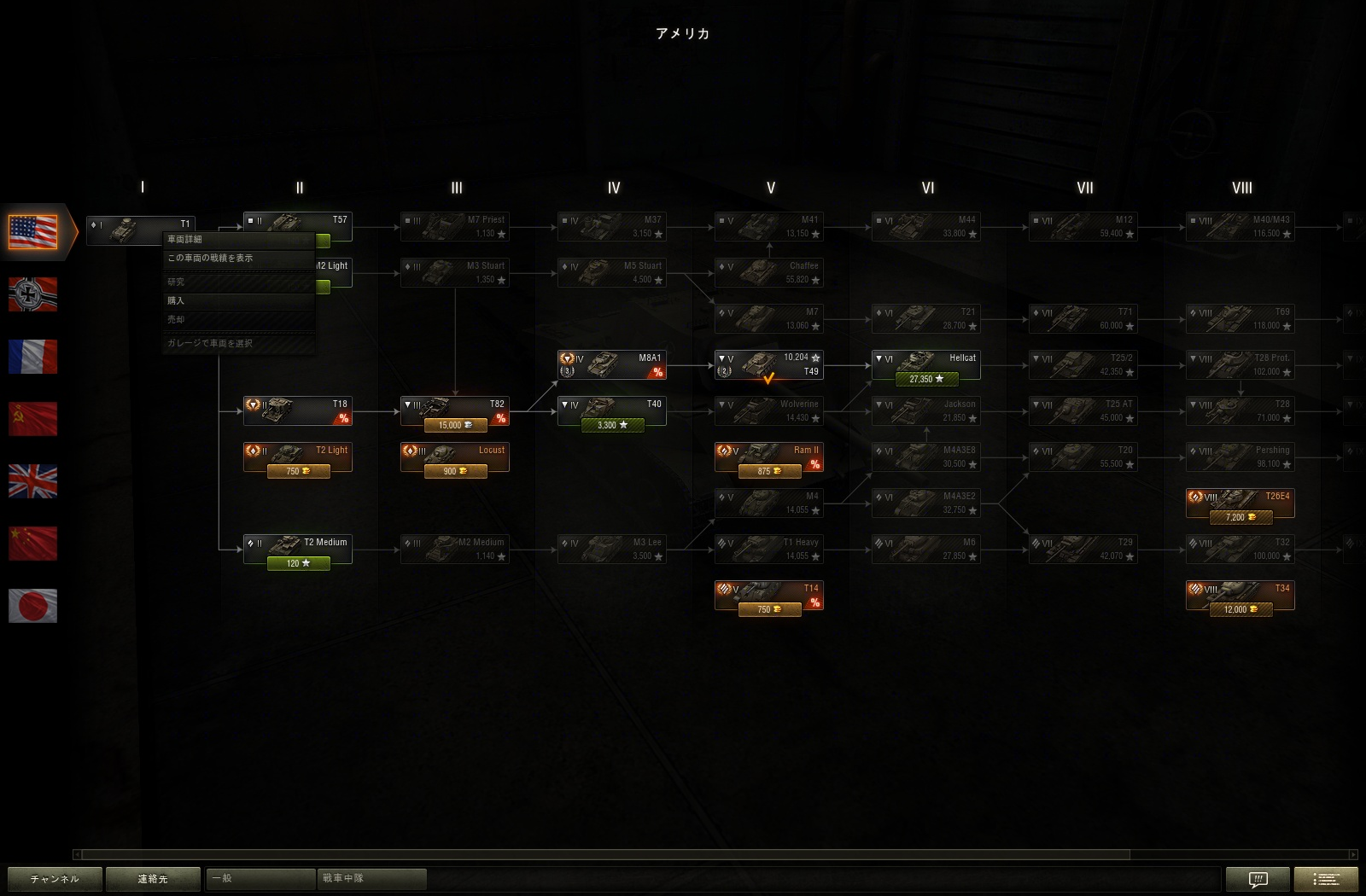Switch to the German tech tree flag
The height and width of the screenshot is (896, 1366).
[32, 294]
